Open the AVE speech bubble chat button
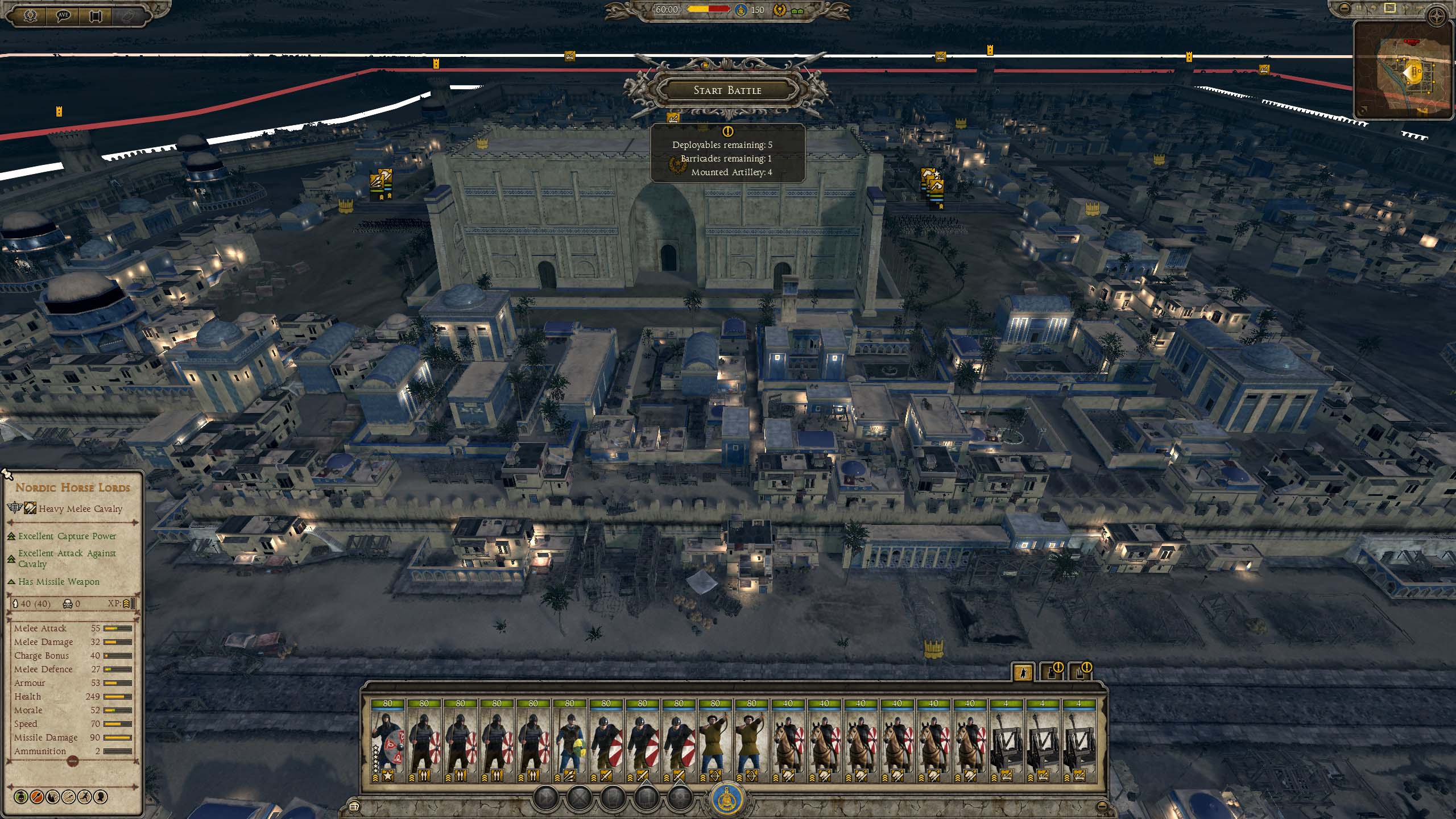1456x819 pixels. pos(63,15)
